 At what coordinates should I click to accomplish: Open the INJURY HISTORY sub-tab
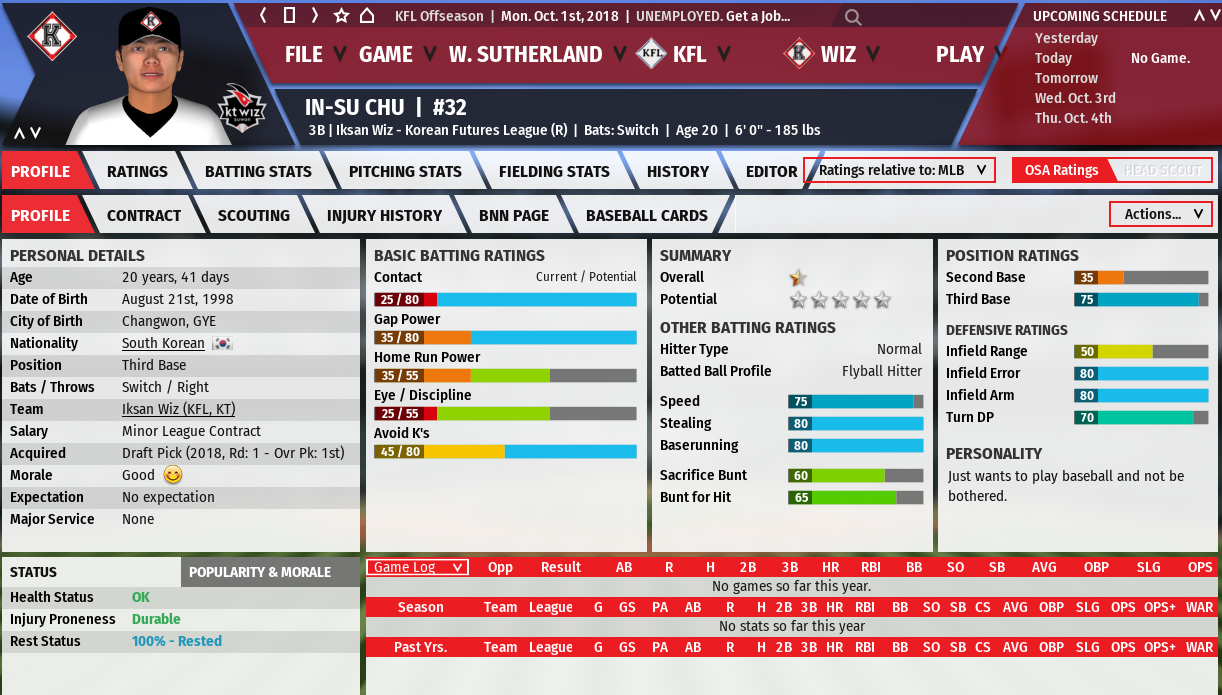click(x=384, y=215)
